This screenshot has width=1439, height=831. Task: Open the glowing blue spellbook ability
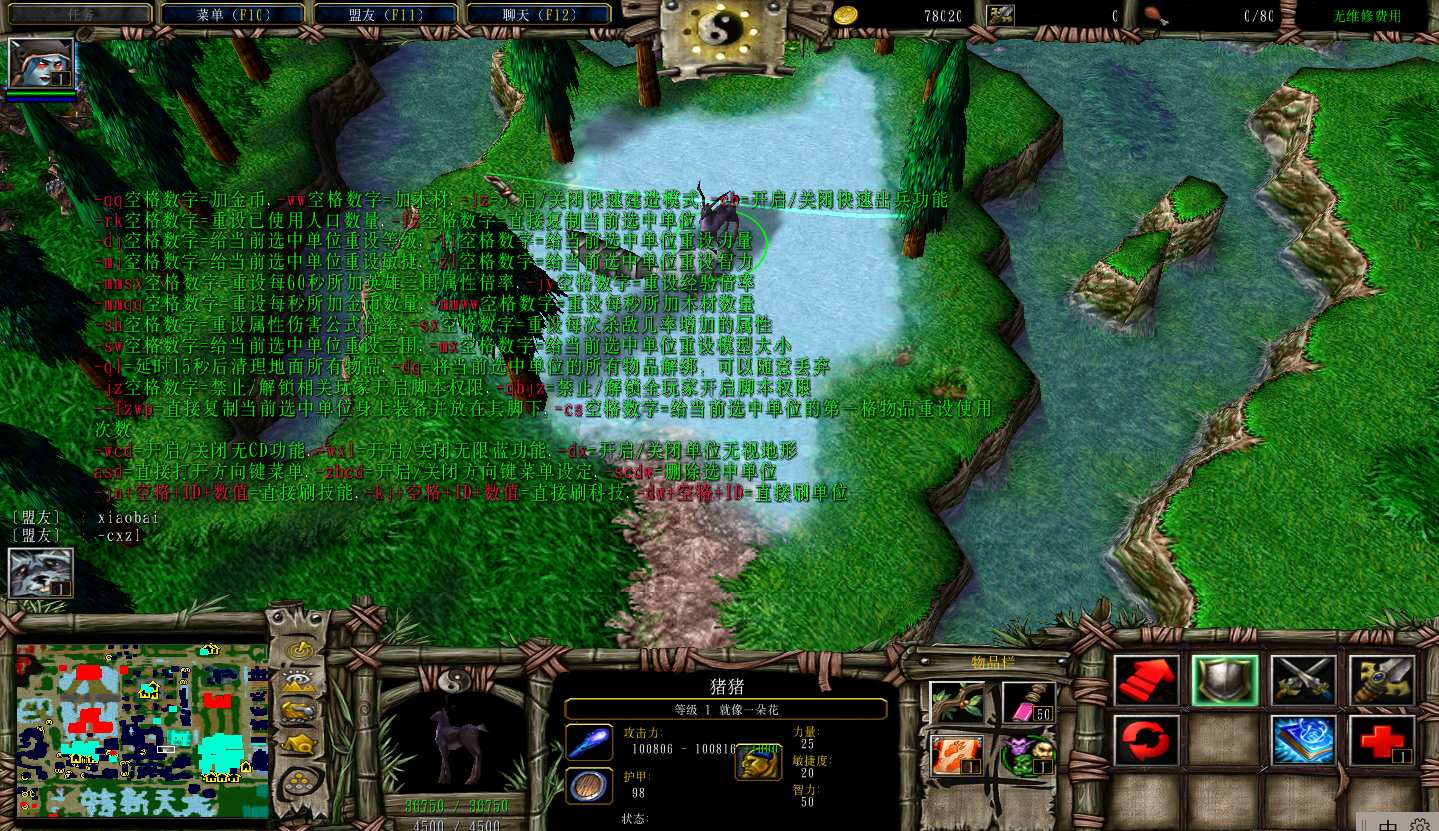[x=1304, y=740]
